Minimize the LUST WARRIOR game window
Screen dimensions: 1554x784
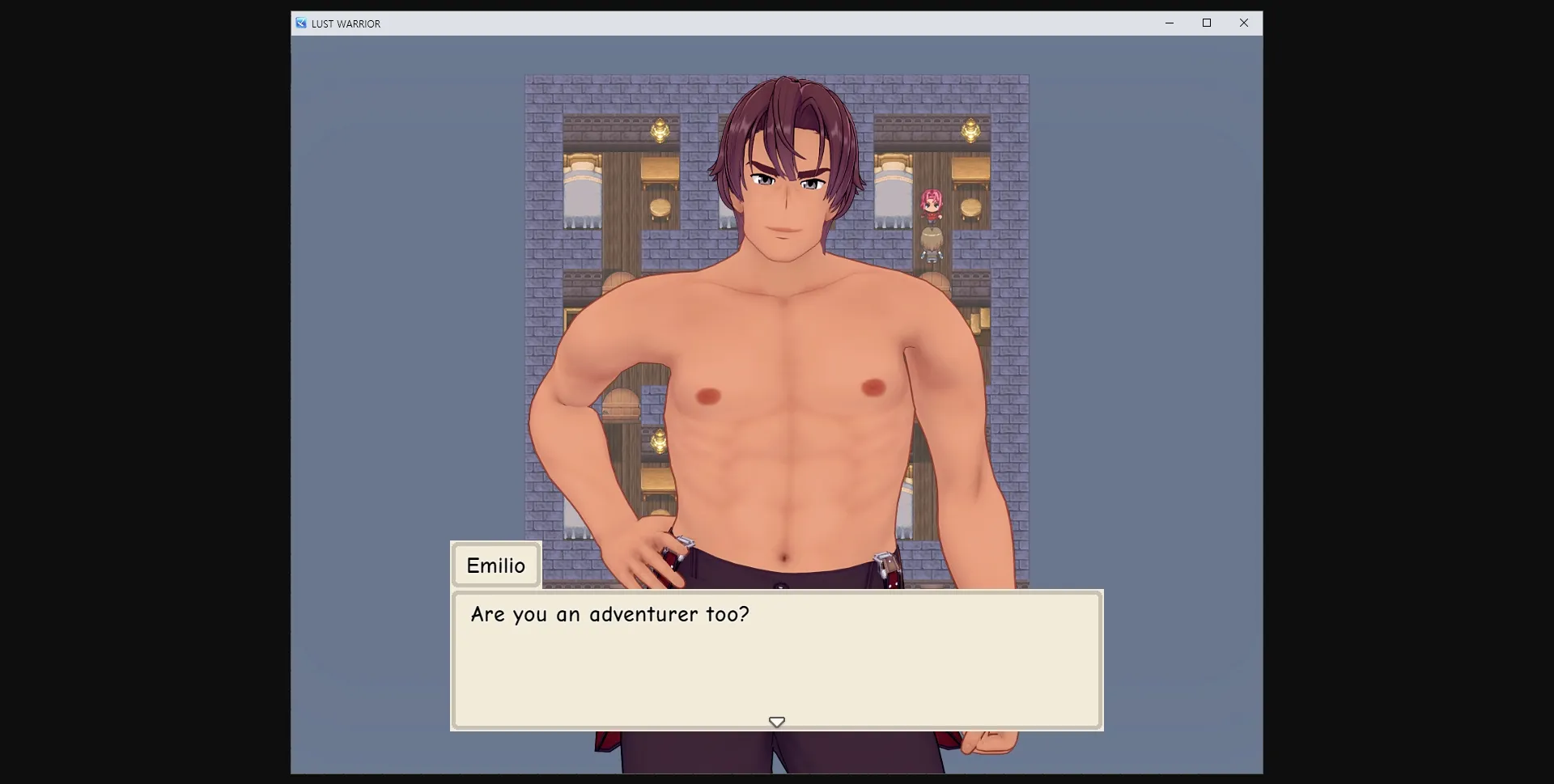coord(1169,23)
